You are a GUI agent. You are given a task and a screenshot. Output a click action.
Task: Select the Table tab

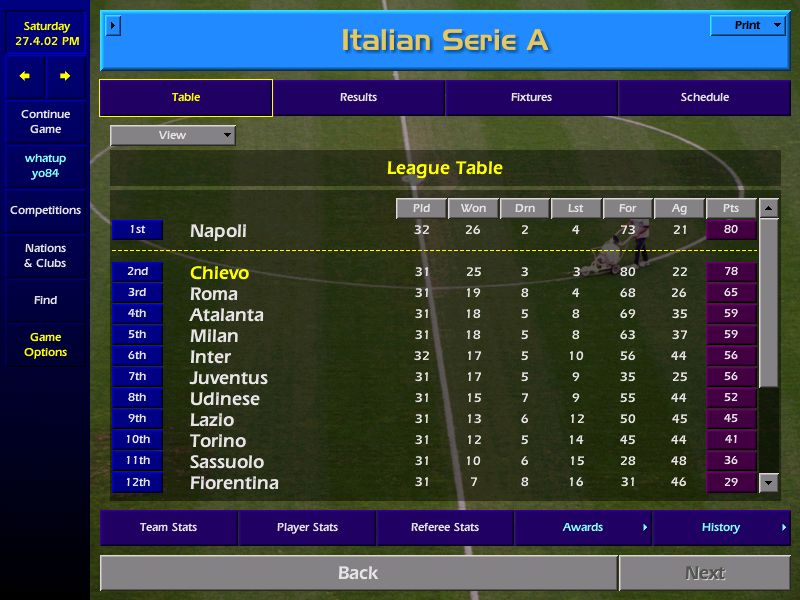tap(186, 98)
